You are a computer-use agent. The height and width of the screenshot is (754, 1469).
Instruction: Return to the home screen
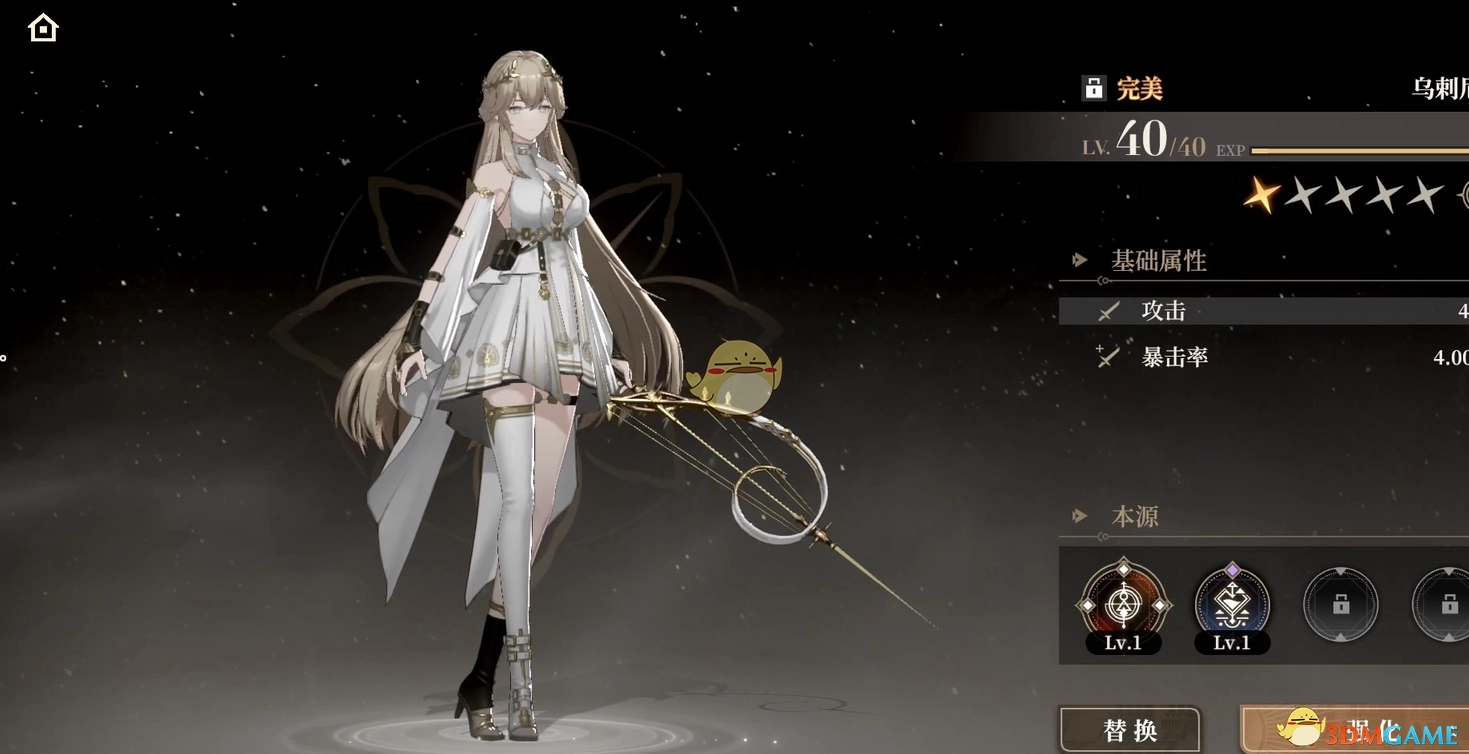[x=43, y=28]
